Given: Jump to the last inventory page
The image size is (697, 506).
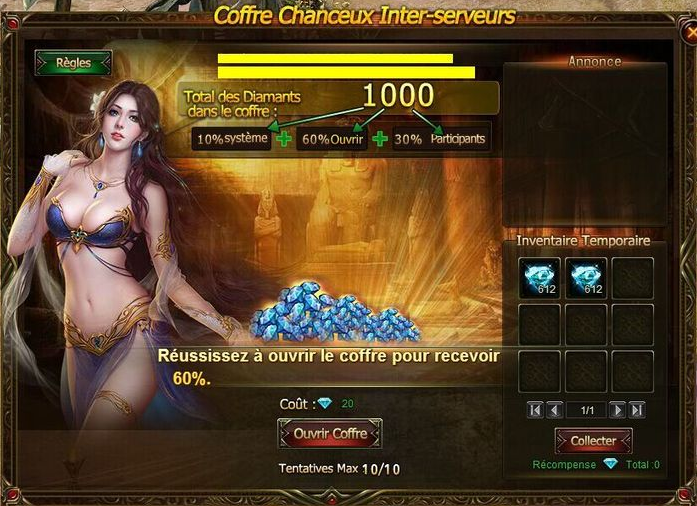Looking at the screenshot, I should [637, 410].
